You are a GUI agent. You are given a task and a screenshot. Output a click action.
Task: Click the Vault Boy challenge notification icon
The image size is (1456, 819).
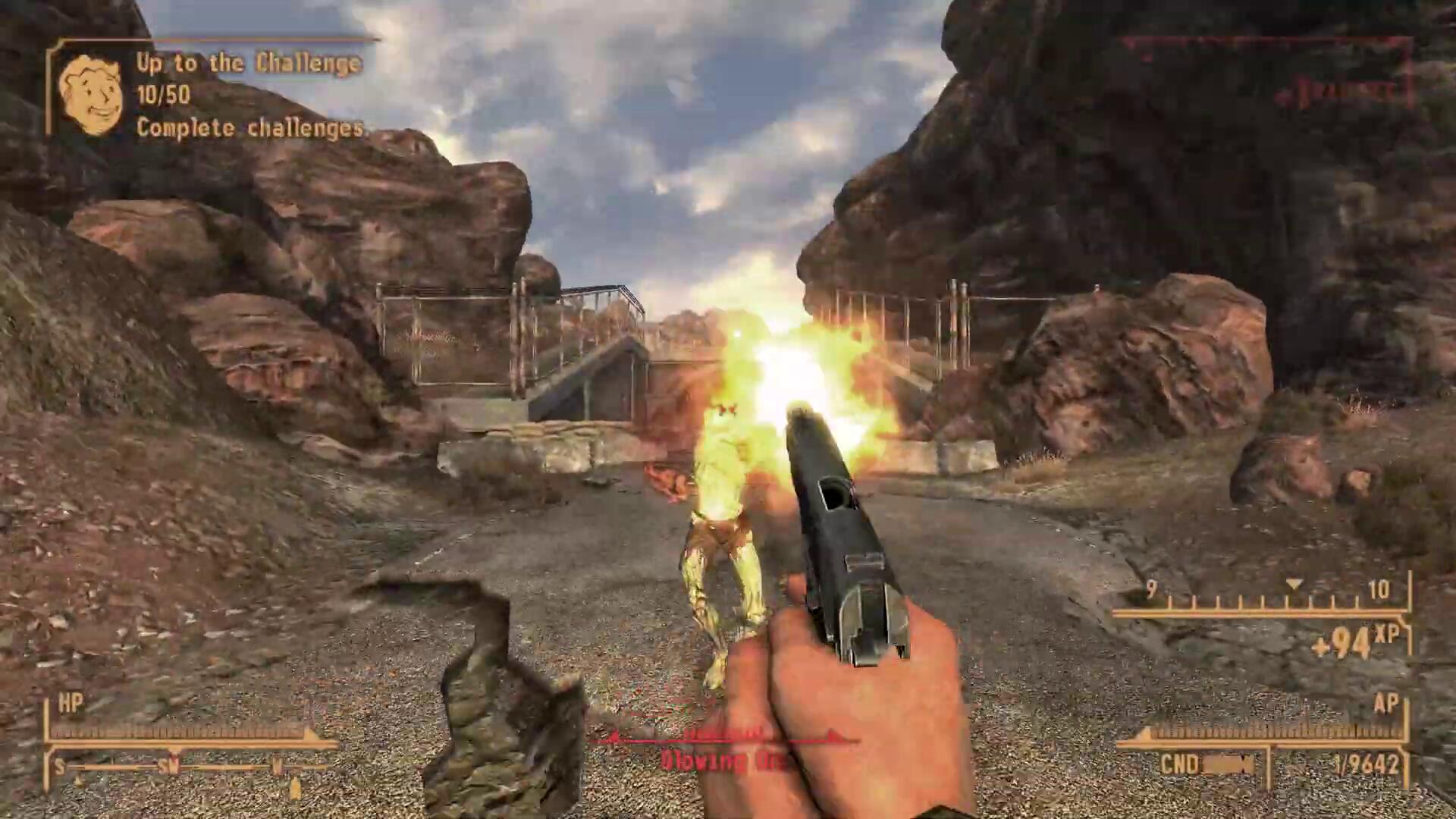pyautogui.click(x=91, y=96)
